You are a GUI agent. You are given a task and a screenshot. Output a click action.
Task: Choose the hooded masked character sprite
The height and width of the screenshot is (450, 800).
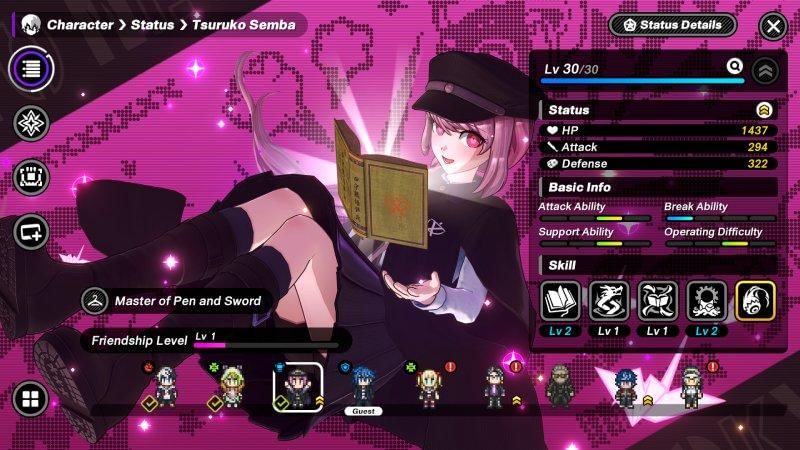(560, 386)
